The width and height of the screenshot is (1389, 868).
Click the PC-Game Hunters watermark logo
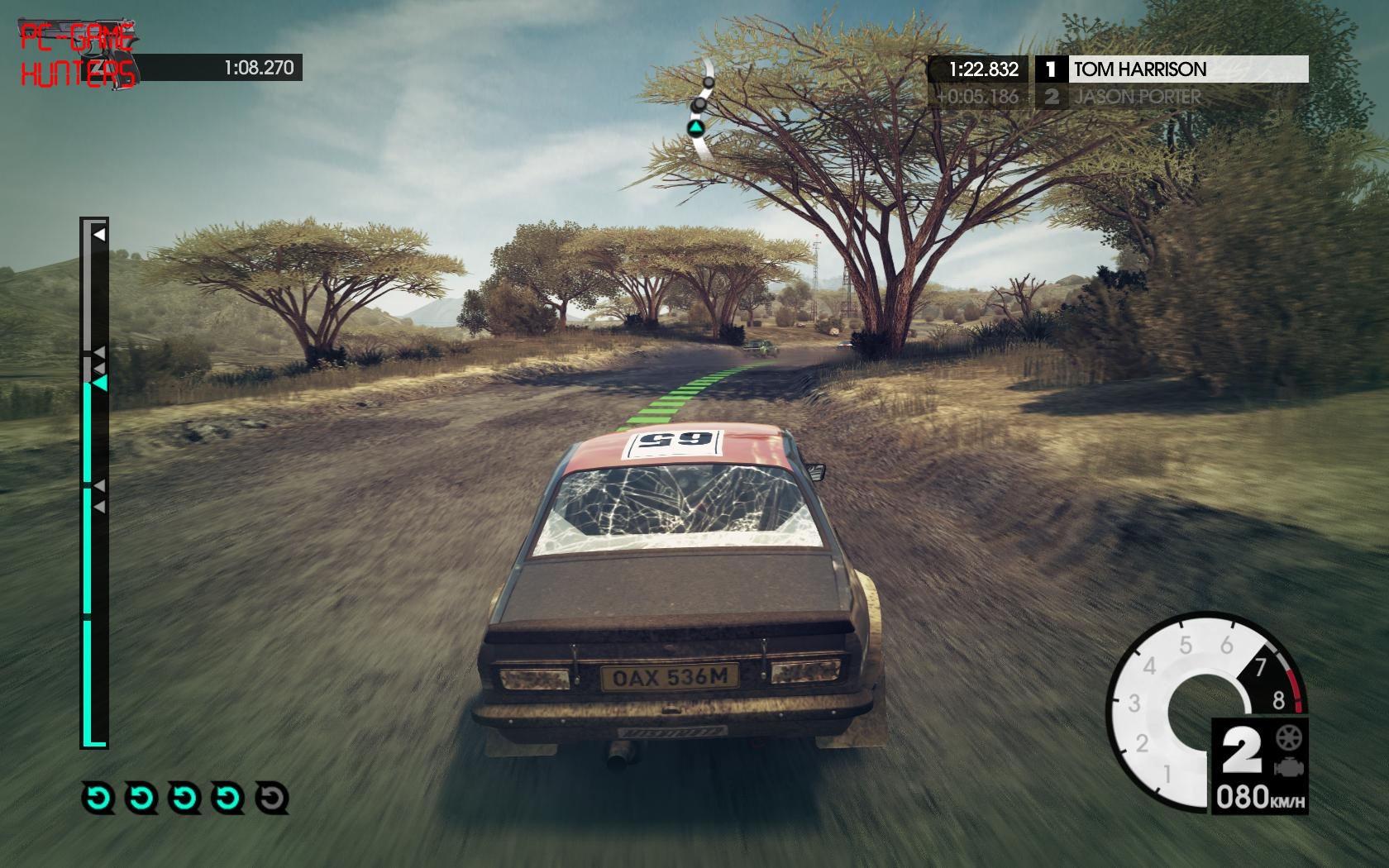click(79, 55)
